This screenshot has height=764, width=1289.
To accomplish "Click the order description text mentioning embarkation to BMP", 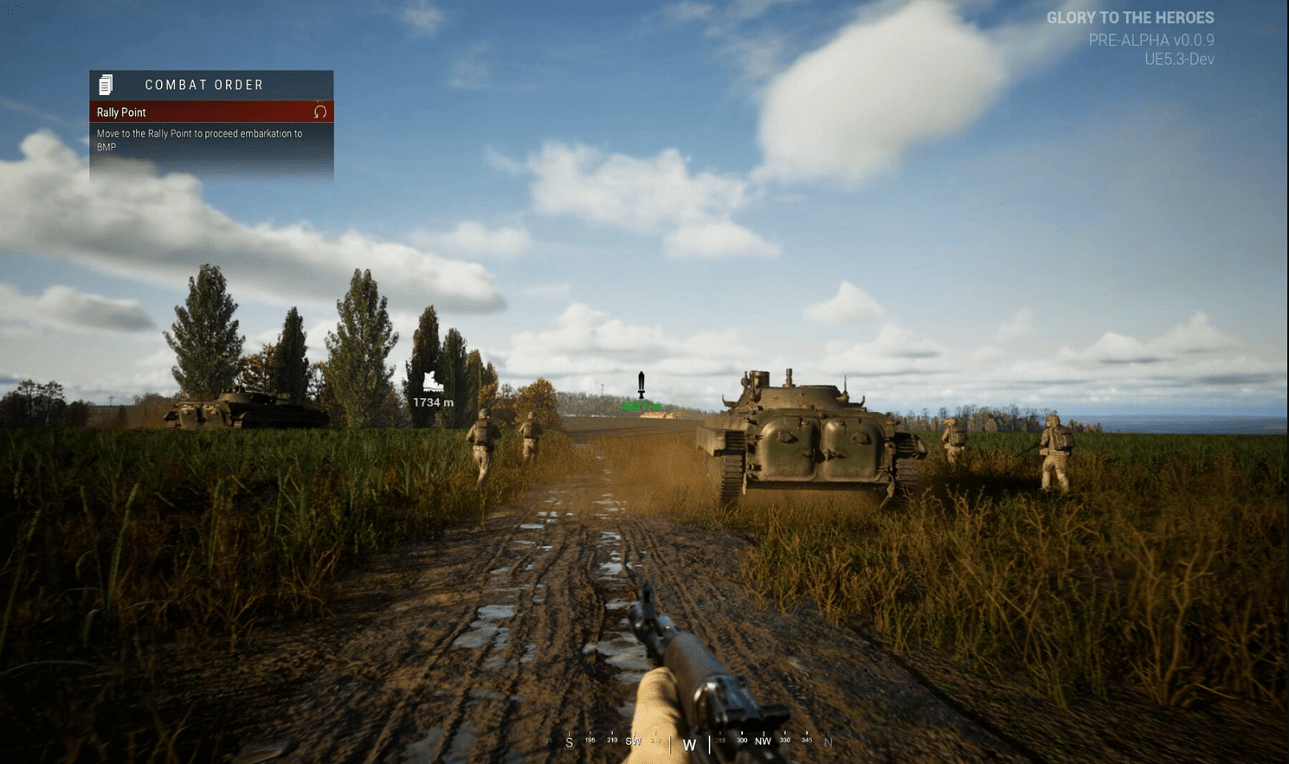I will [x=200, y=139].
